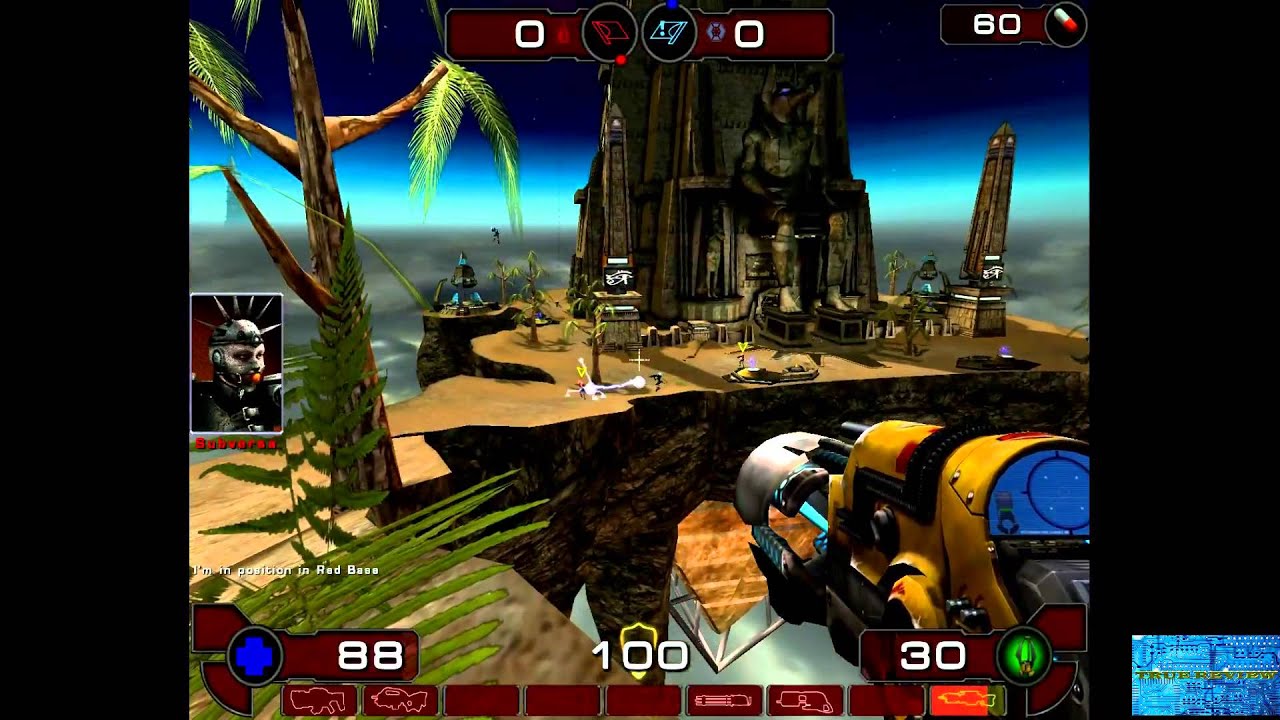Click the green ammo icon
1280x720 pixels.
coord(1023,657)
